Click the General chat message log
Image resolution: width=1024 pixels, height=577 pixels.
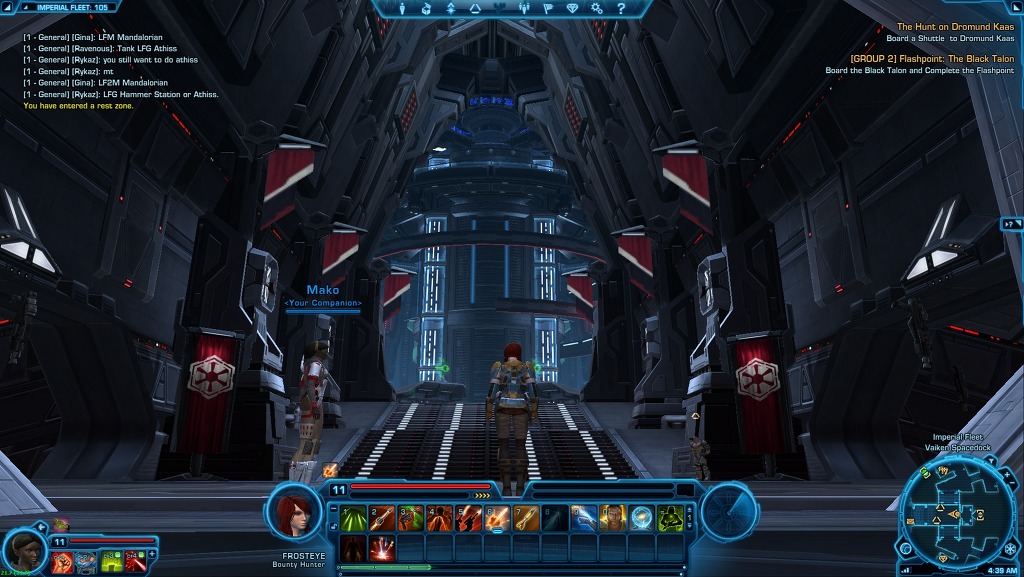120,66
